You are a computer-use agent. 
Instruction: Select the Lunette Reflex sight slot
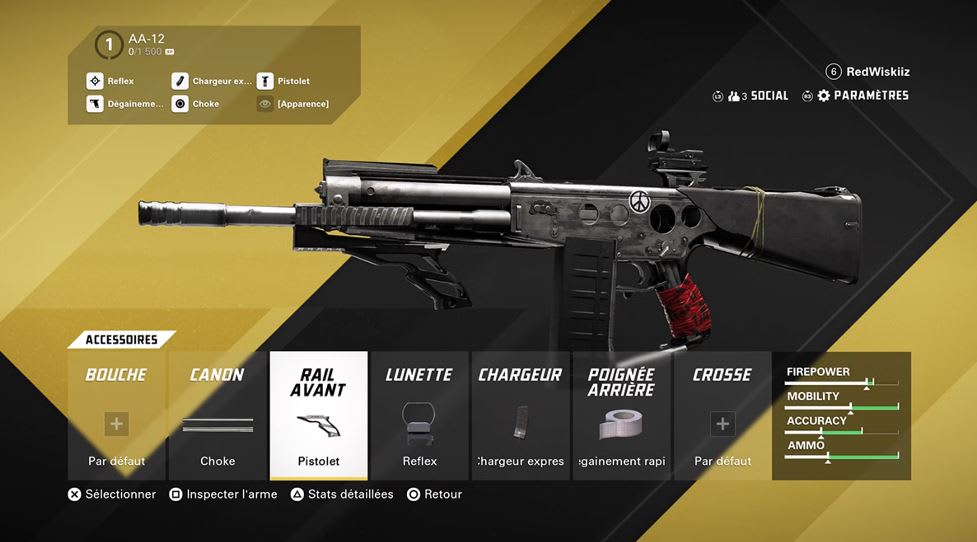click(x=420, y=415)
